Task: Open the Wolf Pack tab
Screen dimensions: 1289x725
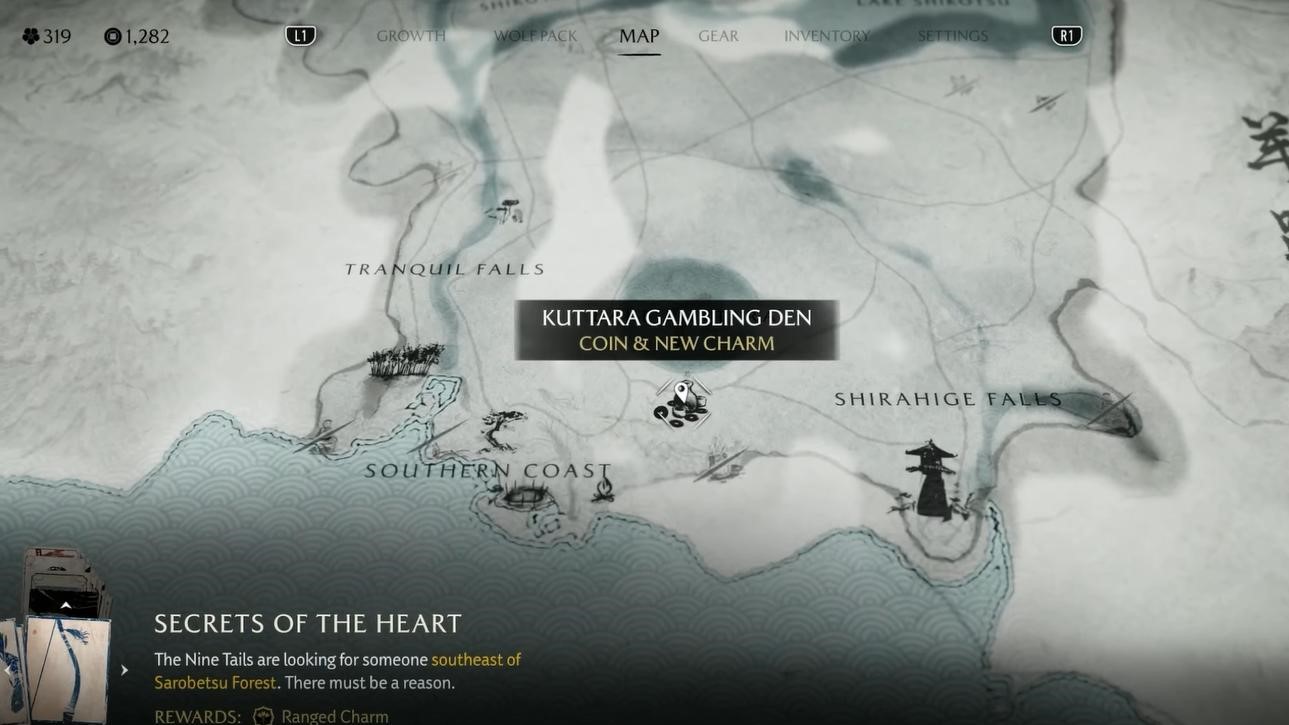Action: pos(535,36)
